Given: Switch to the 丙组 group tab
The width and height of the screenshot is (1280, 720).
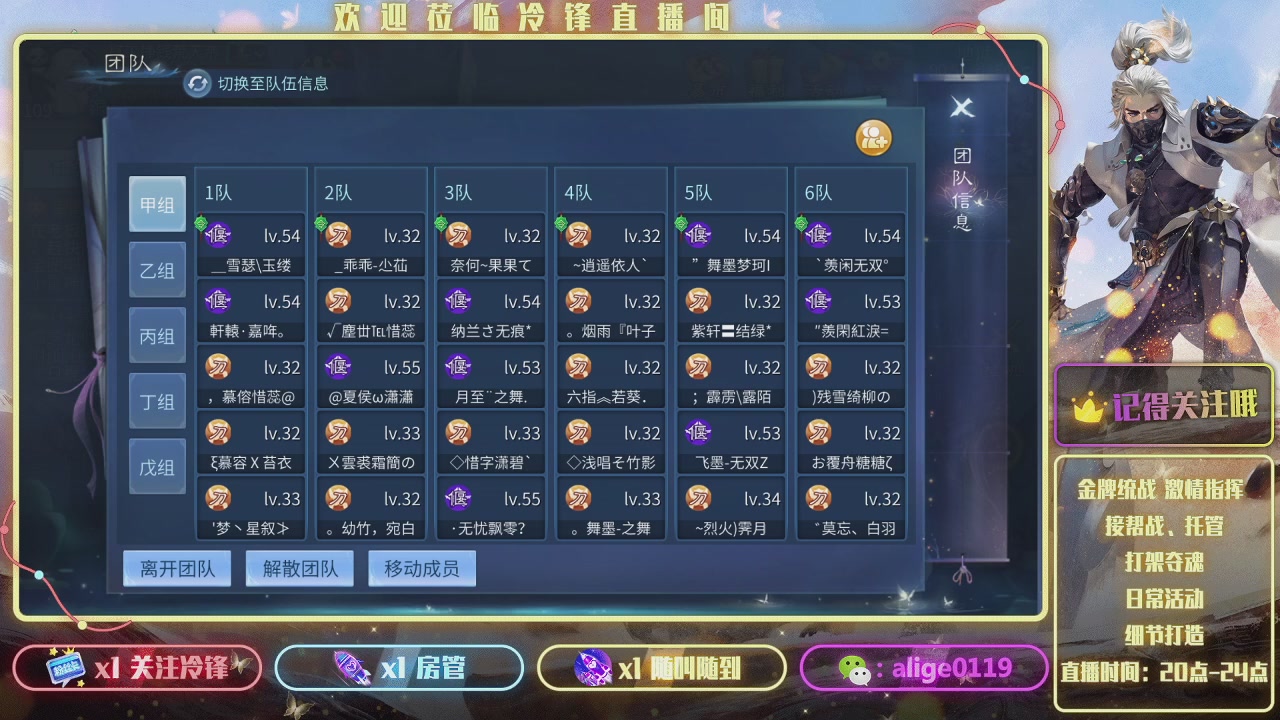Looking at the screenshot, I should pos(157,335).
